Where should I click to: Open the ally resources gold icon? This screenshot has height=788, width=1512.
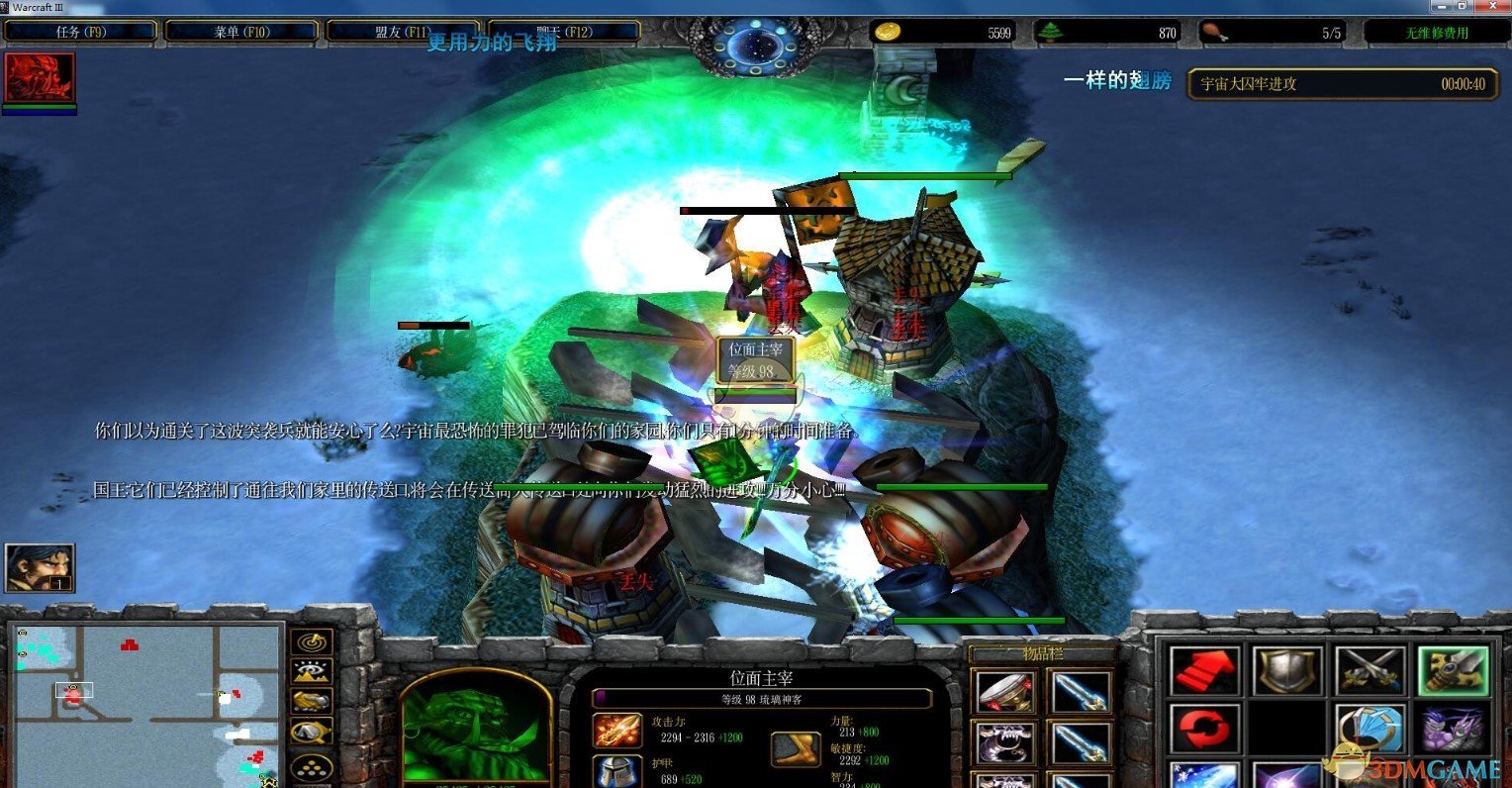pos(312,700)
